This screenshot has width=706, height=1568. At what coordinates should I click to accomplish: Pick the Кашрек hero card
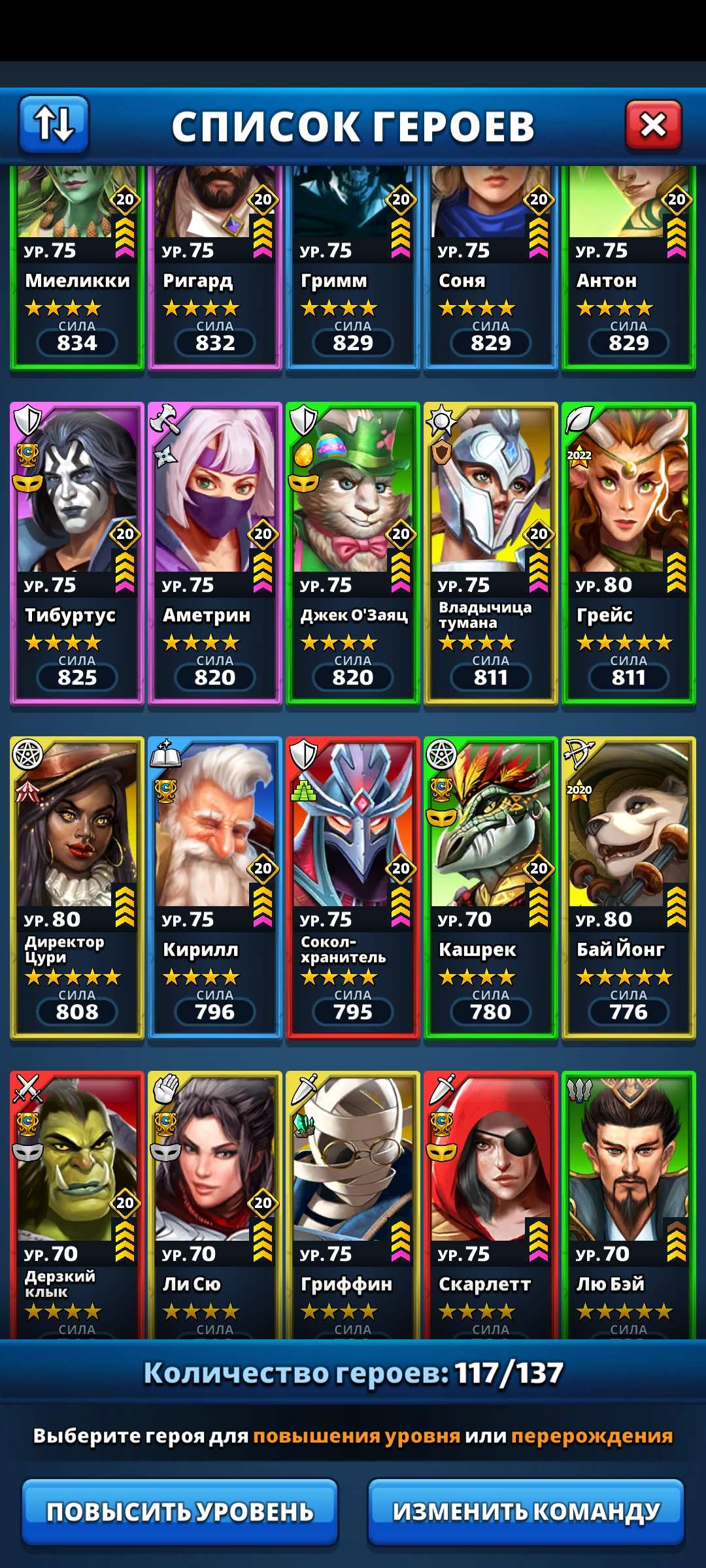[491, 887]
